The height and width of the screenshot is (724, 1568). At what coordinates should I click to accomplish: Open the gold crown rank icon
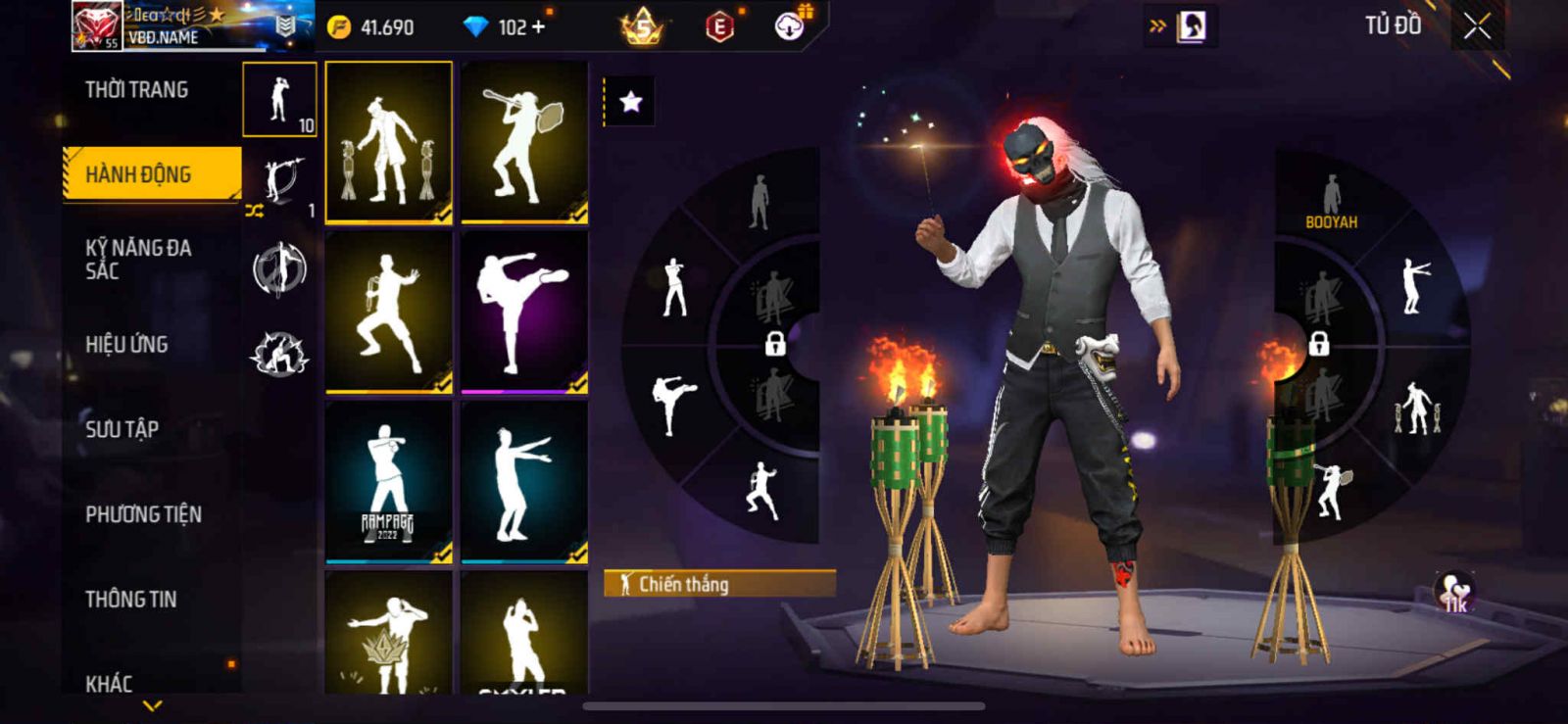[x=642, y=27]
